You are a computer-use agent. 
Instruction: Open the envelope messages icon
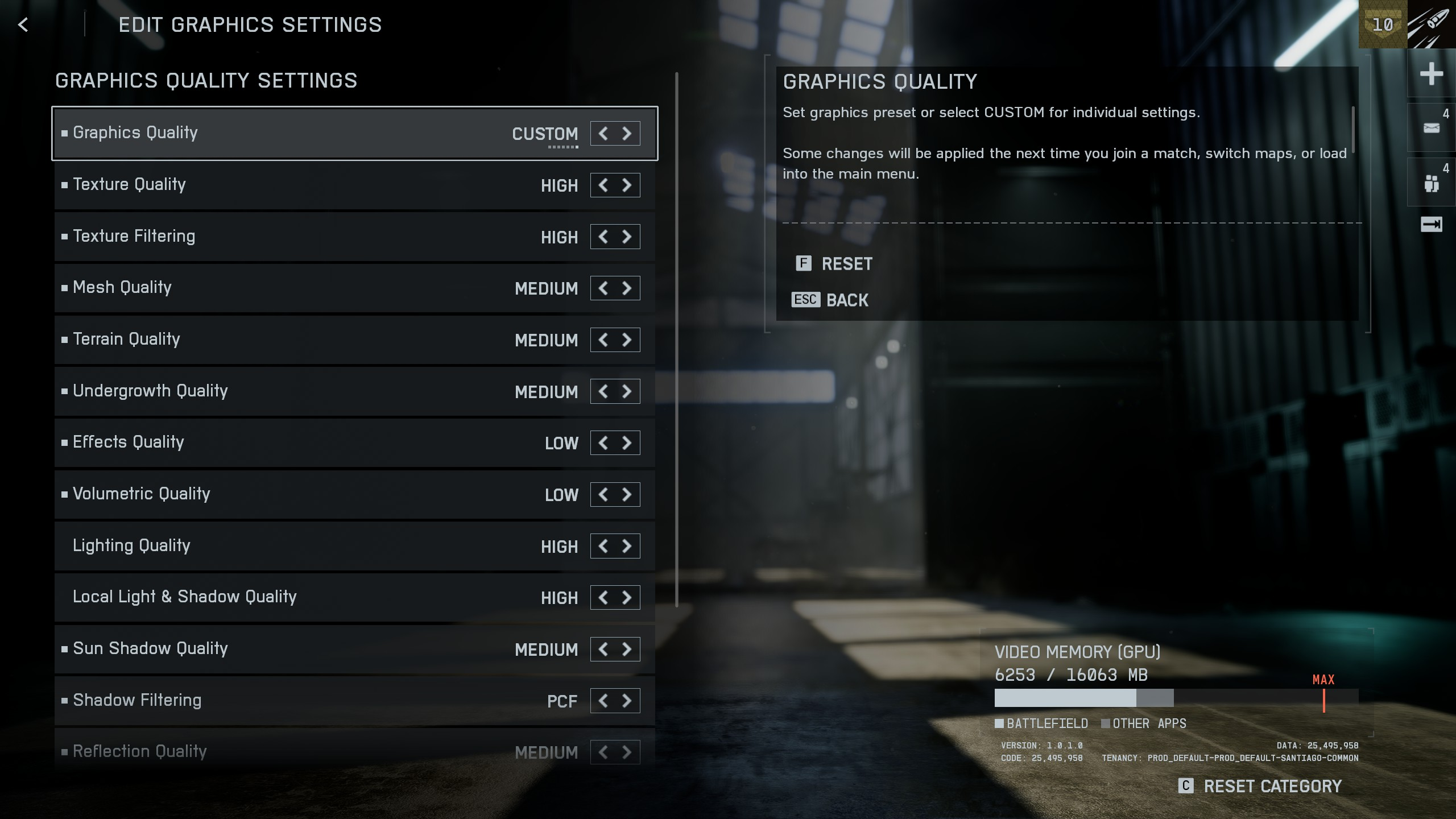pyautogui.click(x=1431, y=128)
